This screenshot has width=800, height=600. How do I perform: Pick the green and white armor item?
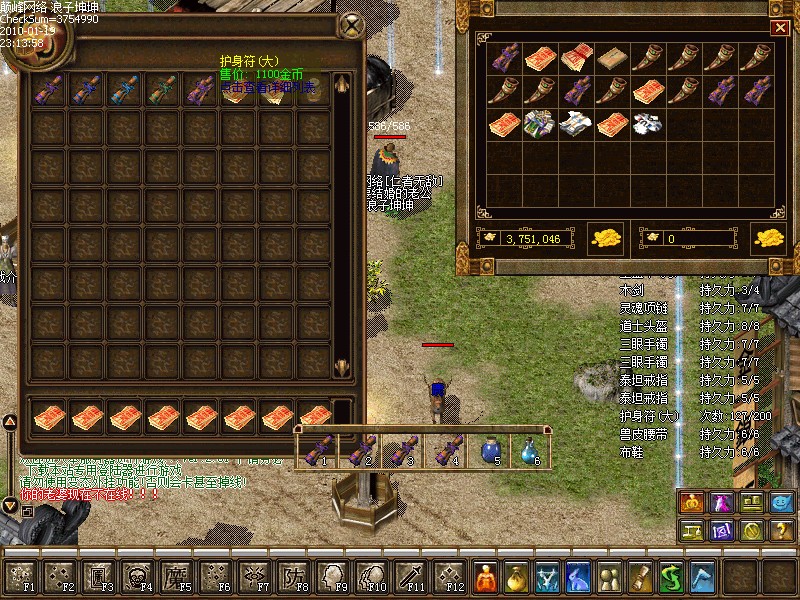pyautogui.click(x=539, y=125)
